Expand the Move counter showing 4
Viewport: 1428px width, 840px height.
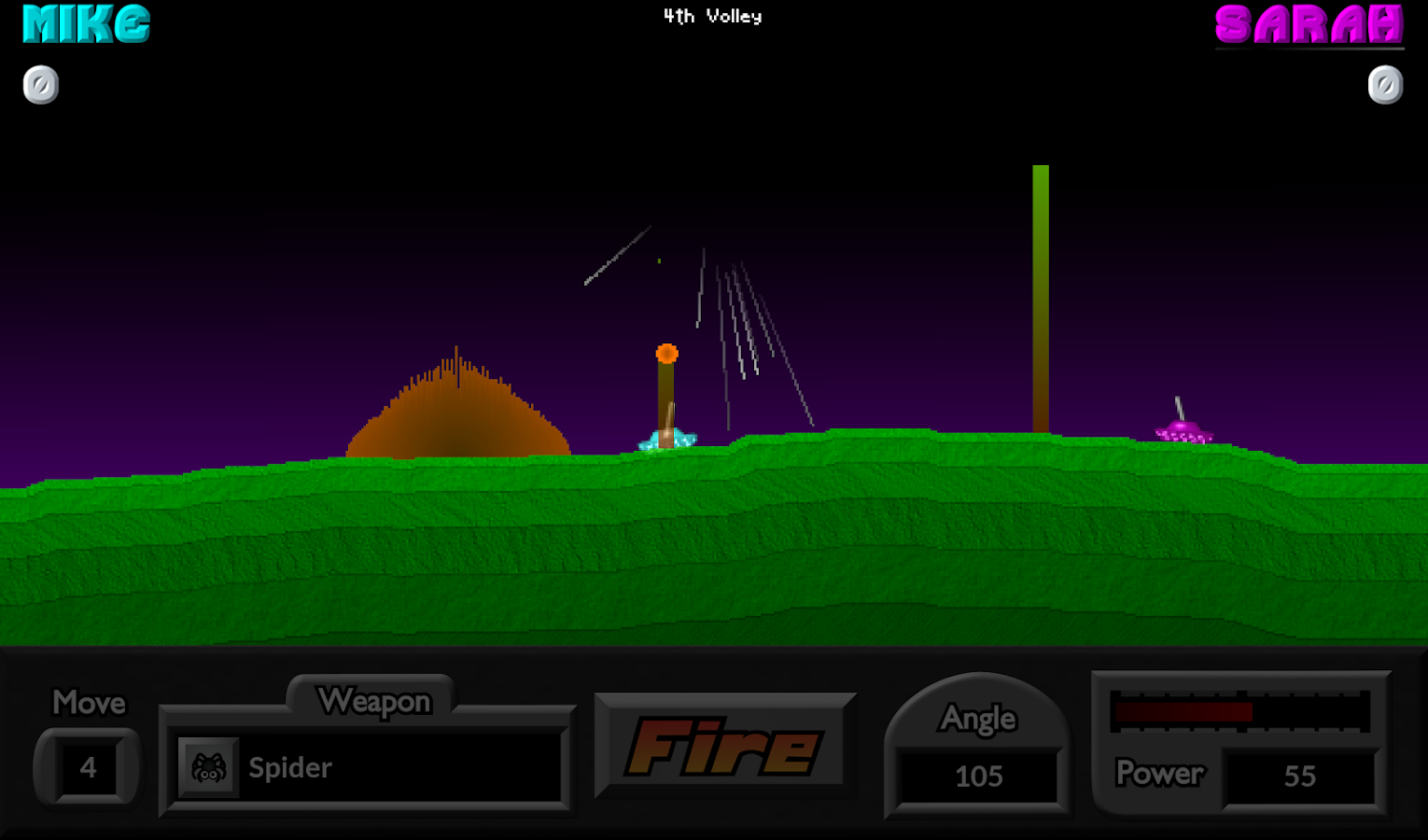(87, 767)
